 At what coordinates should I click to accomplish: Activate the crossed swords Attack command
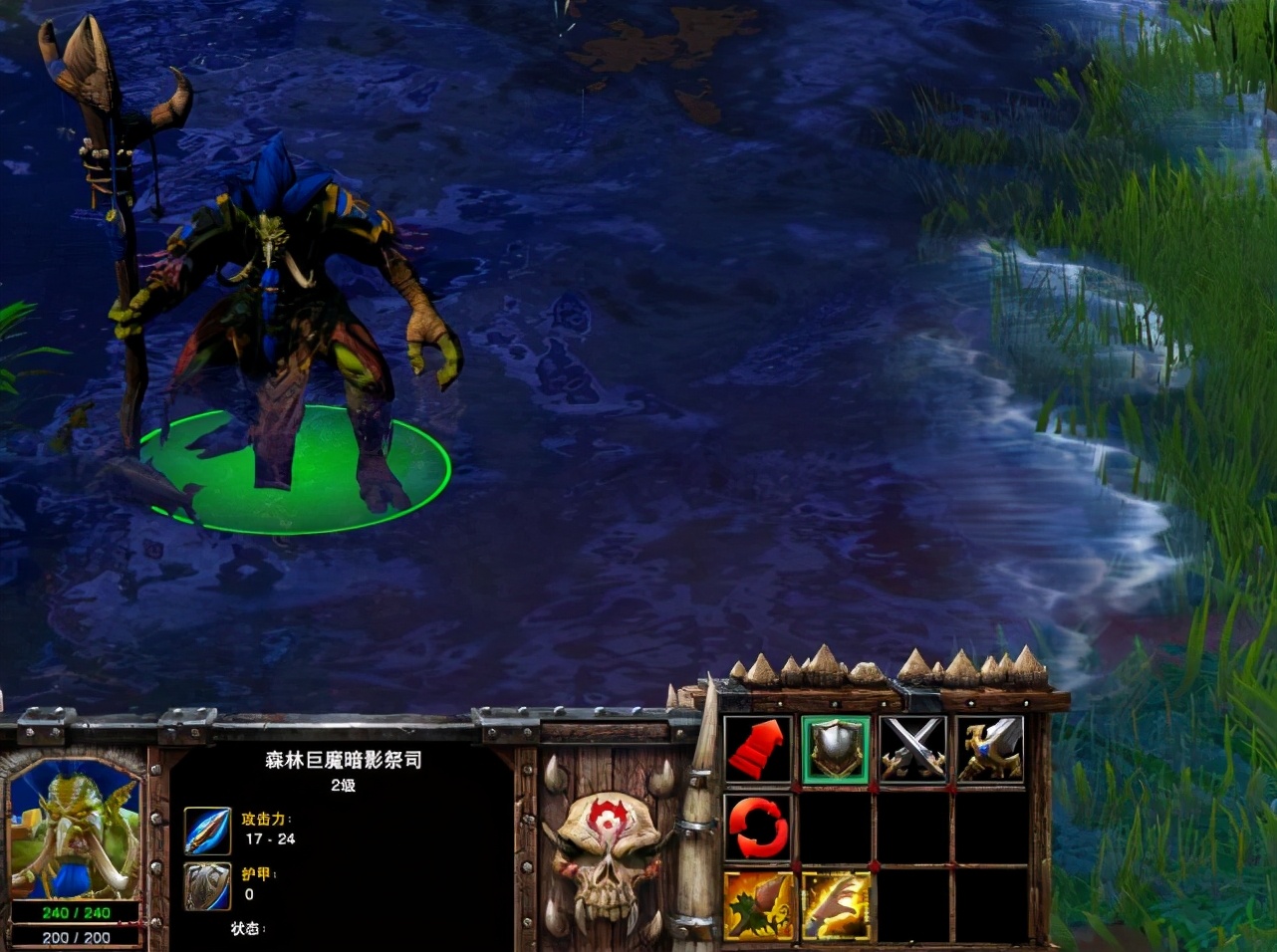(913, 749)
